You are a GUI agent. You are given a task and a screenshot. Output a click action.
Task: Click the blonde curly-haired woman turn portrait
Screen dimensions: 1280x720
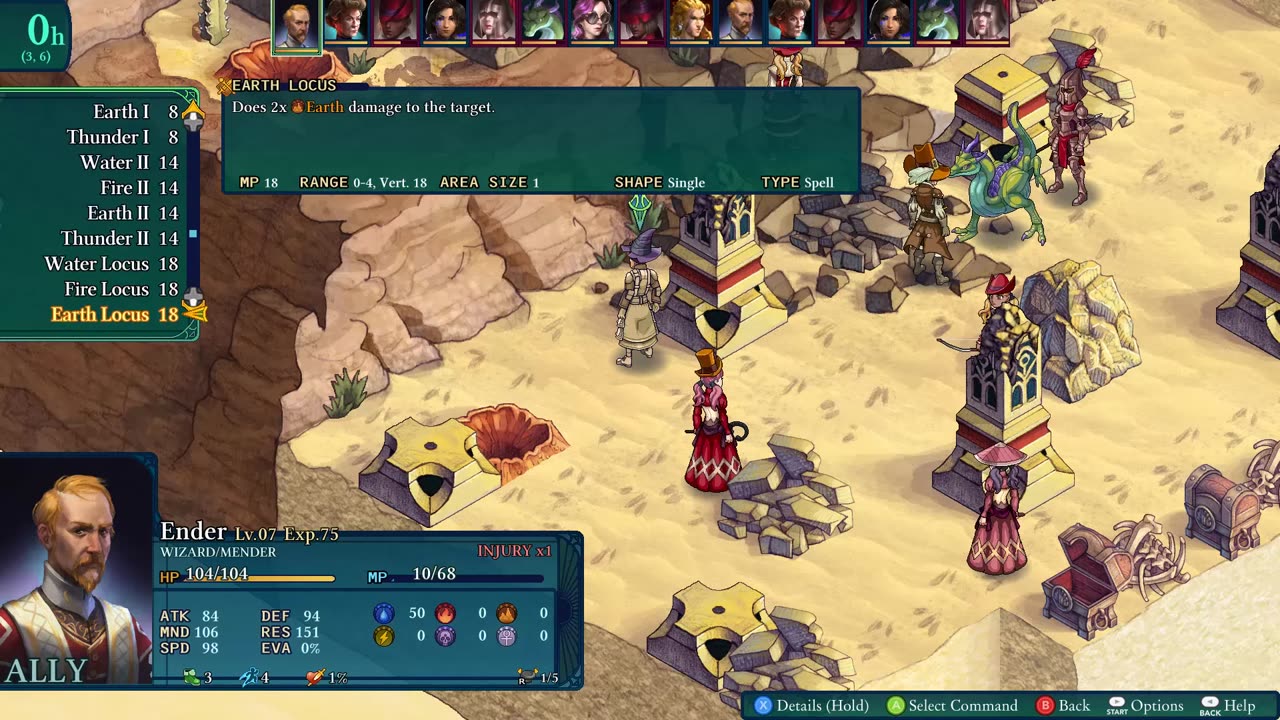pos(690,21)
